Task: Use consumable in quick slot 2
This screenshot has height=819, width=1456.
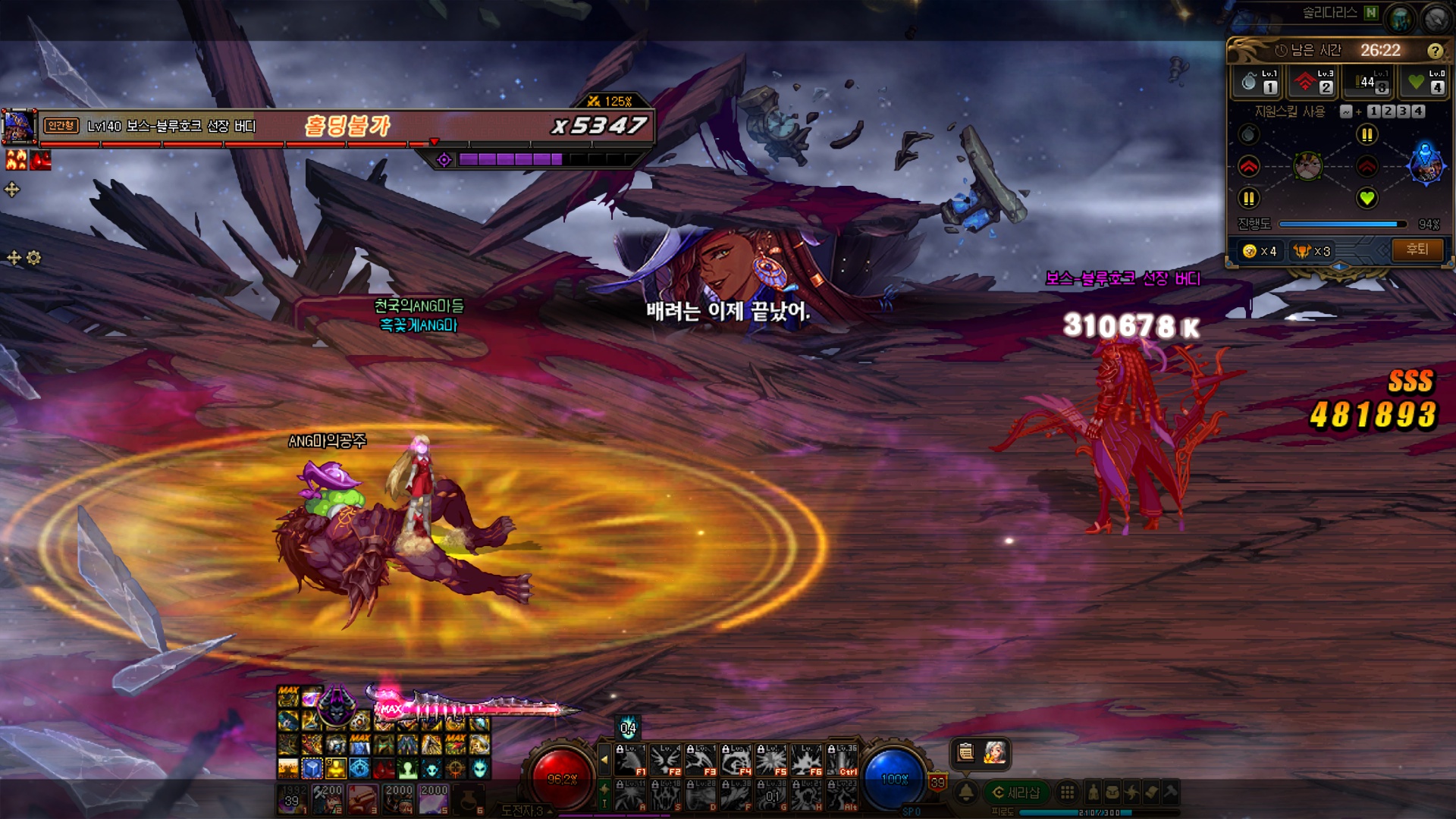Action: click(x=327, y=799)
